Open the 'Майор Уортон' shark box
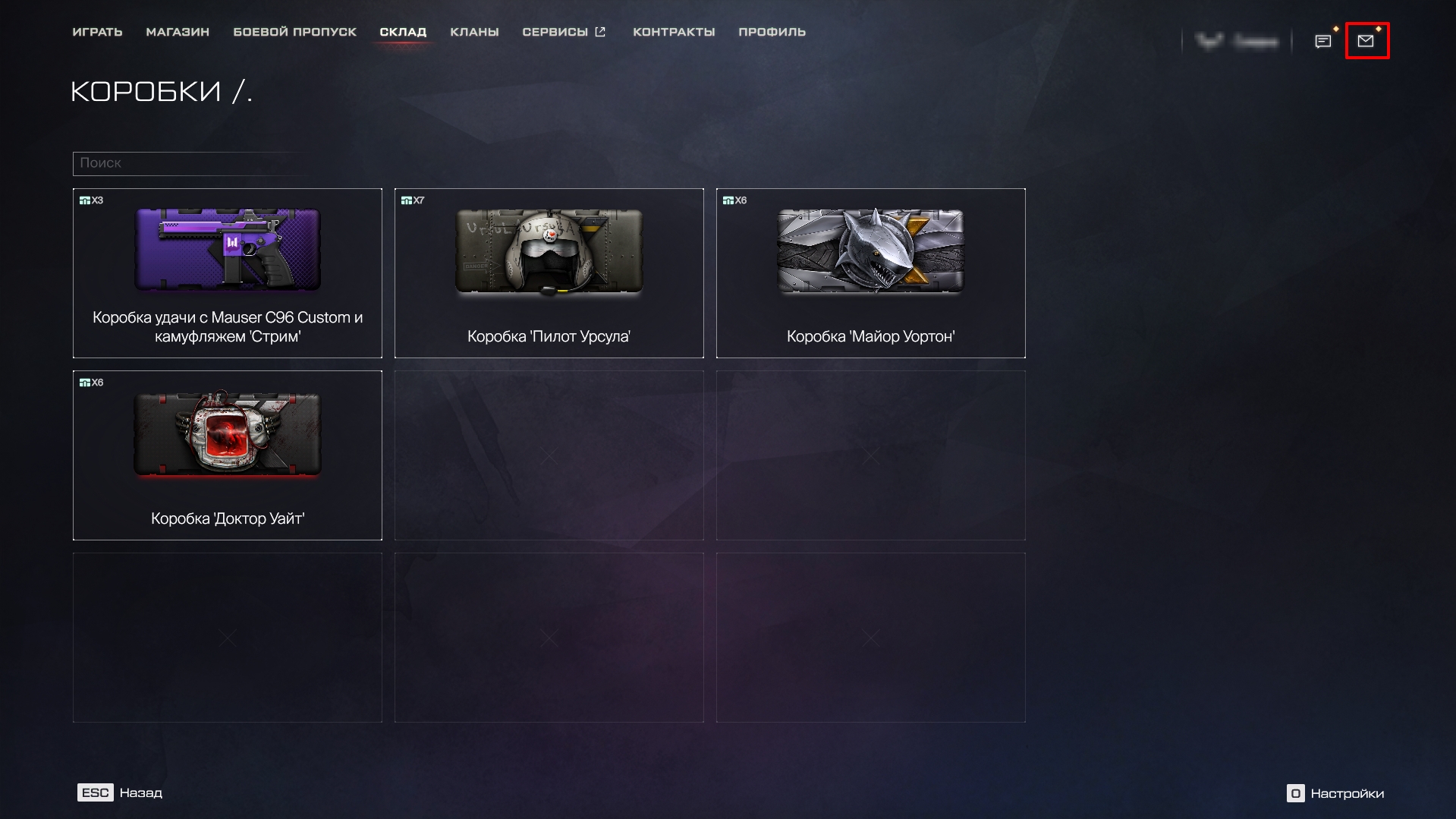The height and width of the screenshot is (819, 1456). [x=870, y=273]
